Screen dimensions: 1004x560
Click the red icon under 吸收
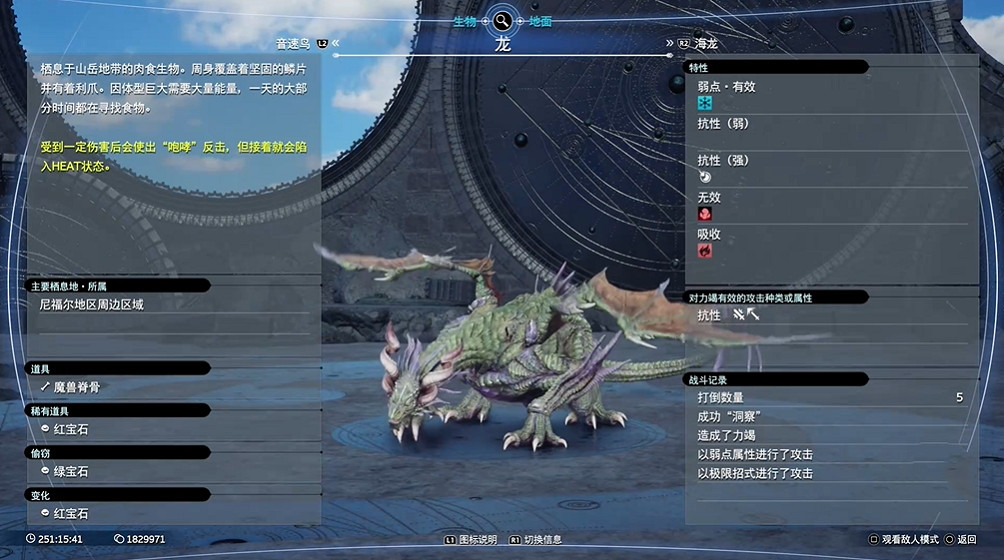[x=705, y=251]
